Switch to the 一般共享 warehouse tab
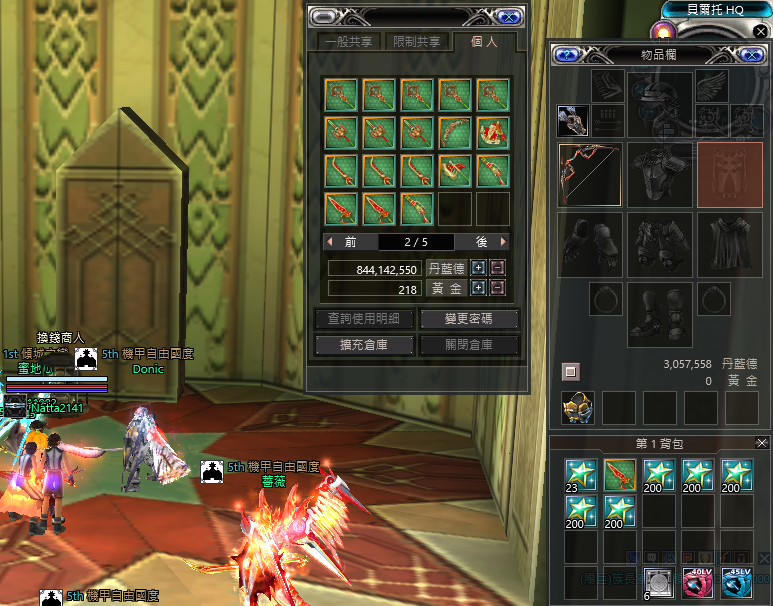 349,42
